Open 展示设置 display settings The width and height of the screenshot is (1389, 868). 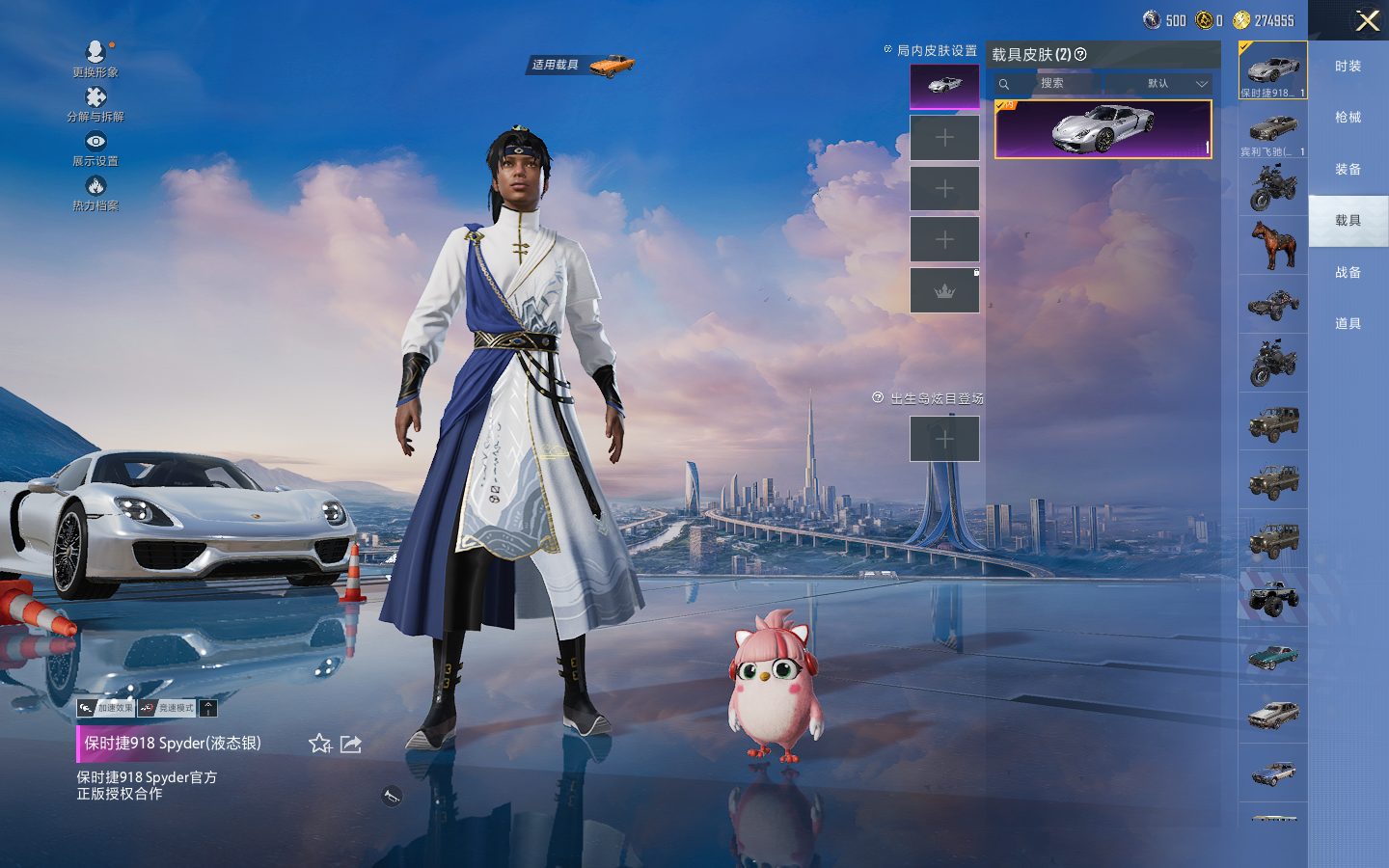(x=95, y=148)
